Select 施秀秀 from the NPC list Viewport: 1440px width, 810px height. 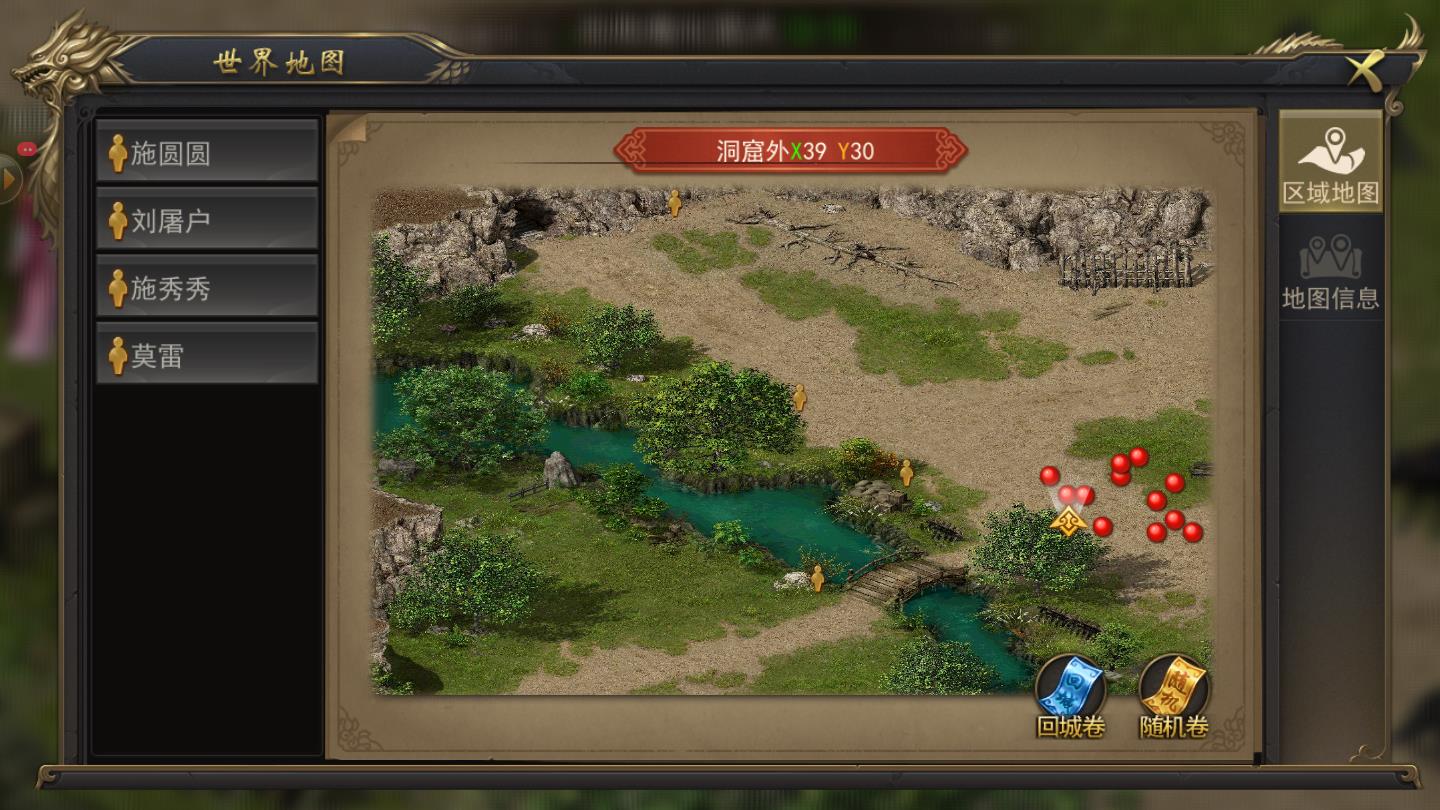coord(207,287)
